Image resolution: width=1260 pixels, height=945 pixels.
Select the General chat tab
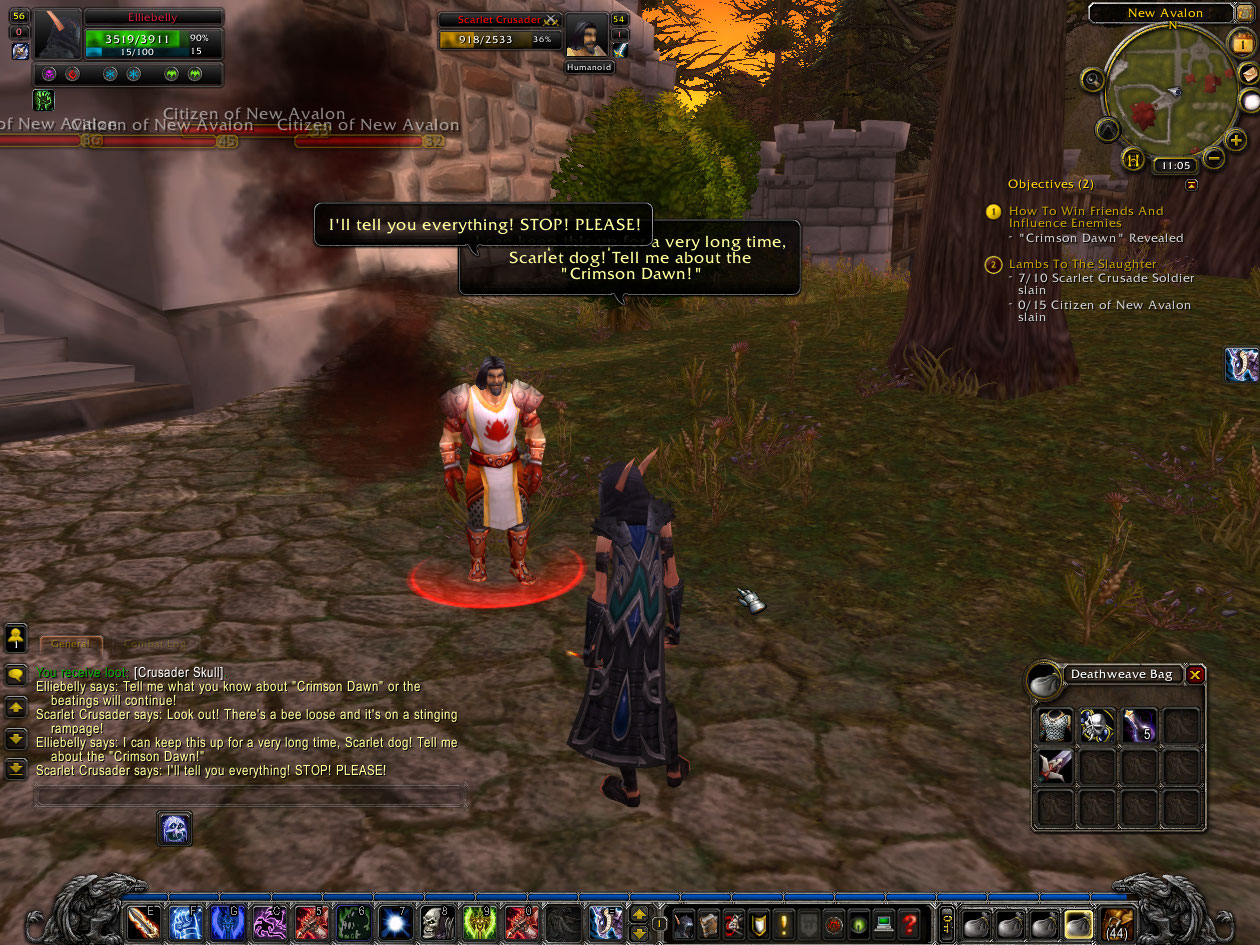point(70,644)
